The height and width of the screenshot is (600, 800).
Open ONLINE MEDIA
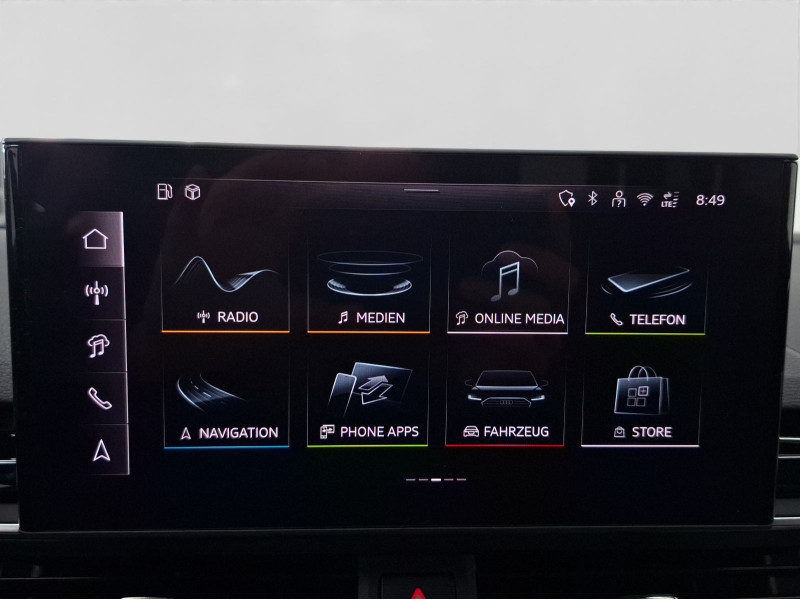pos(507,285)
